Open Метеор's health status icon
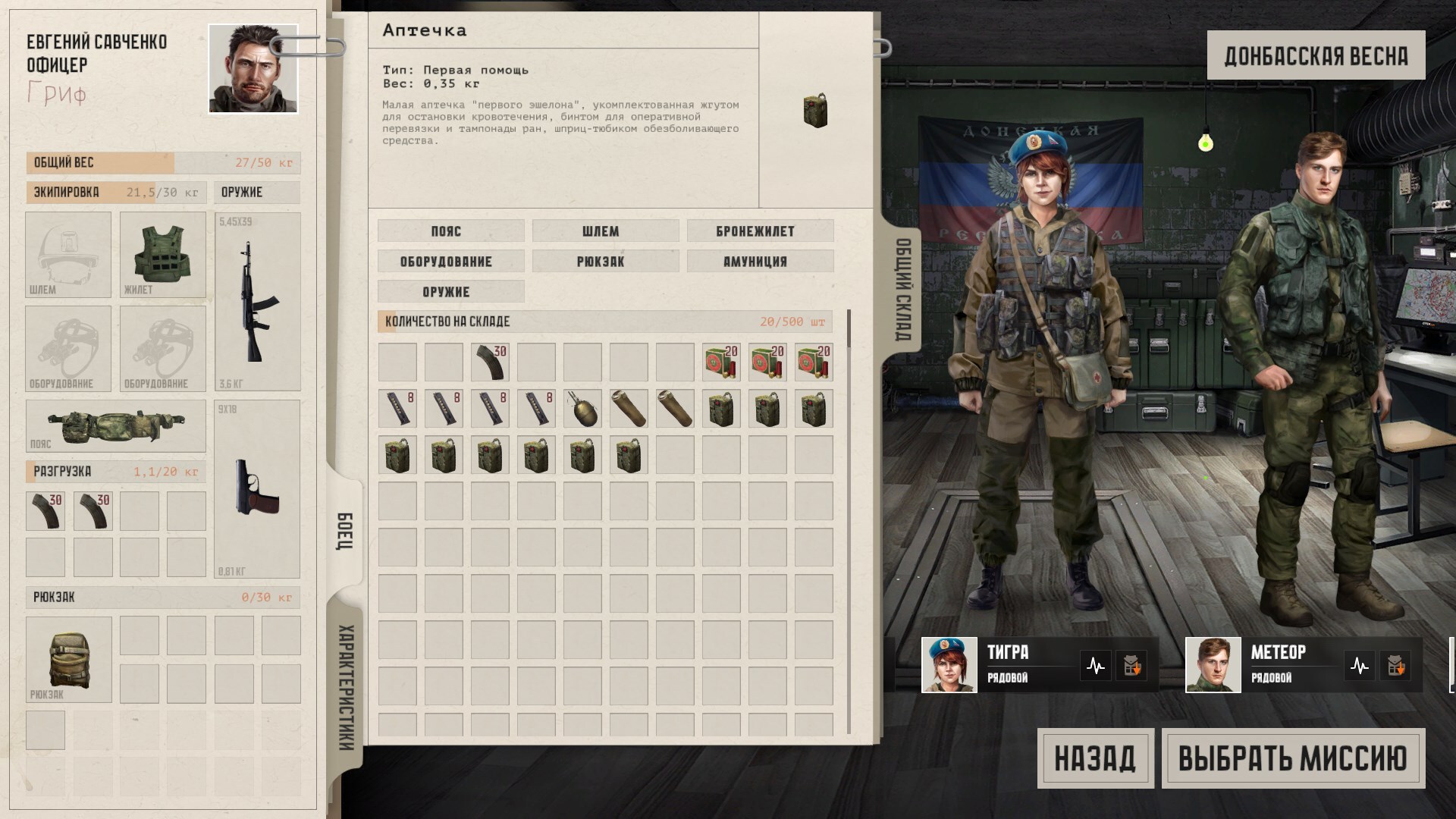This screenshot has width=1456, height=819. pyautogui.click(x=1359, y=667)
